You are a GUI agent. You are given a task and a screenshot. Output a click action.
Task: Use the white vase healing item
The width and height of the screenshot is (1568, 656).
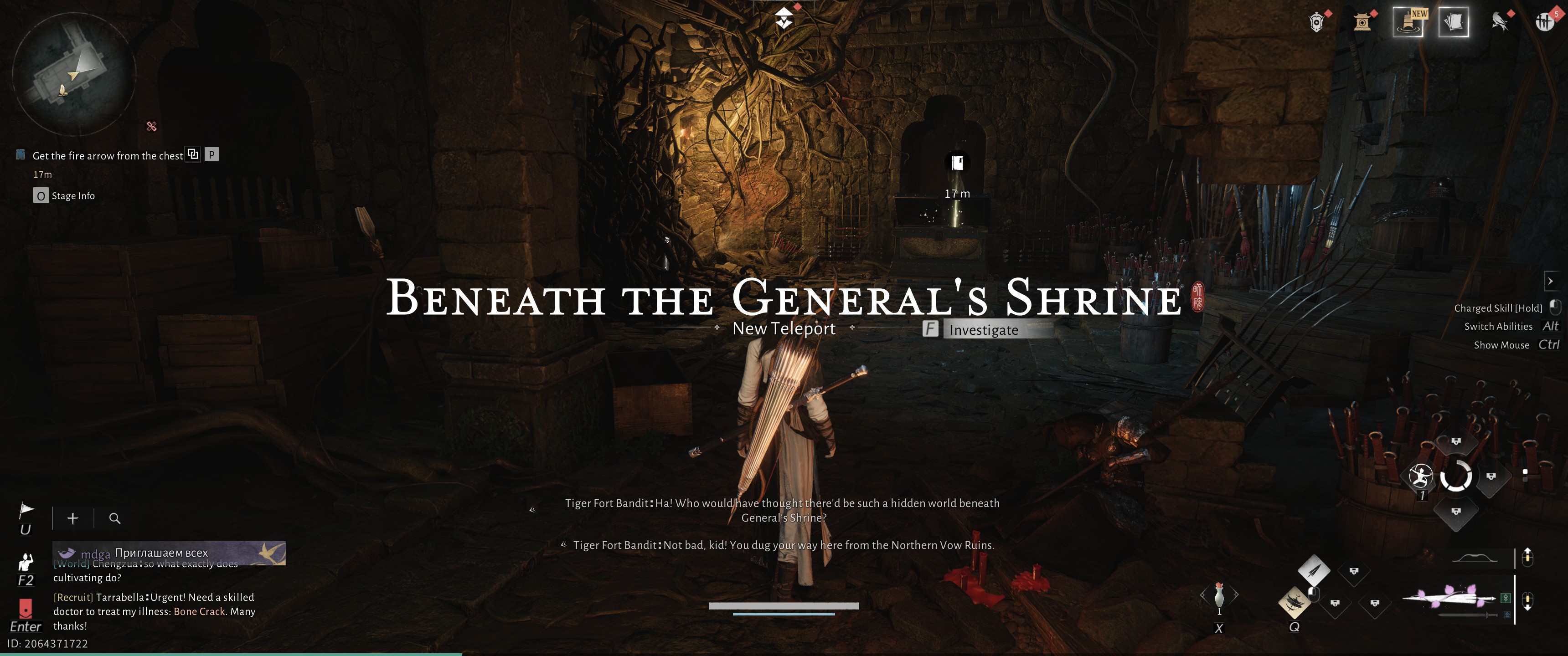tap(1218, 594)
